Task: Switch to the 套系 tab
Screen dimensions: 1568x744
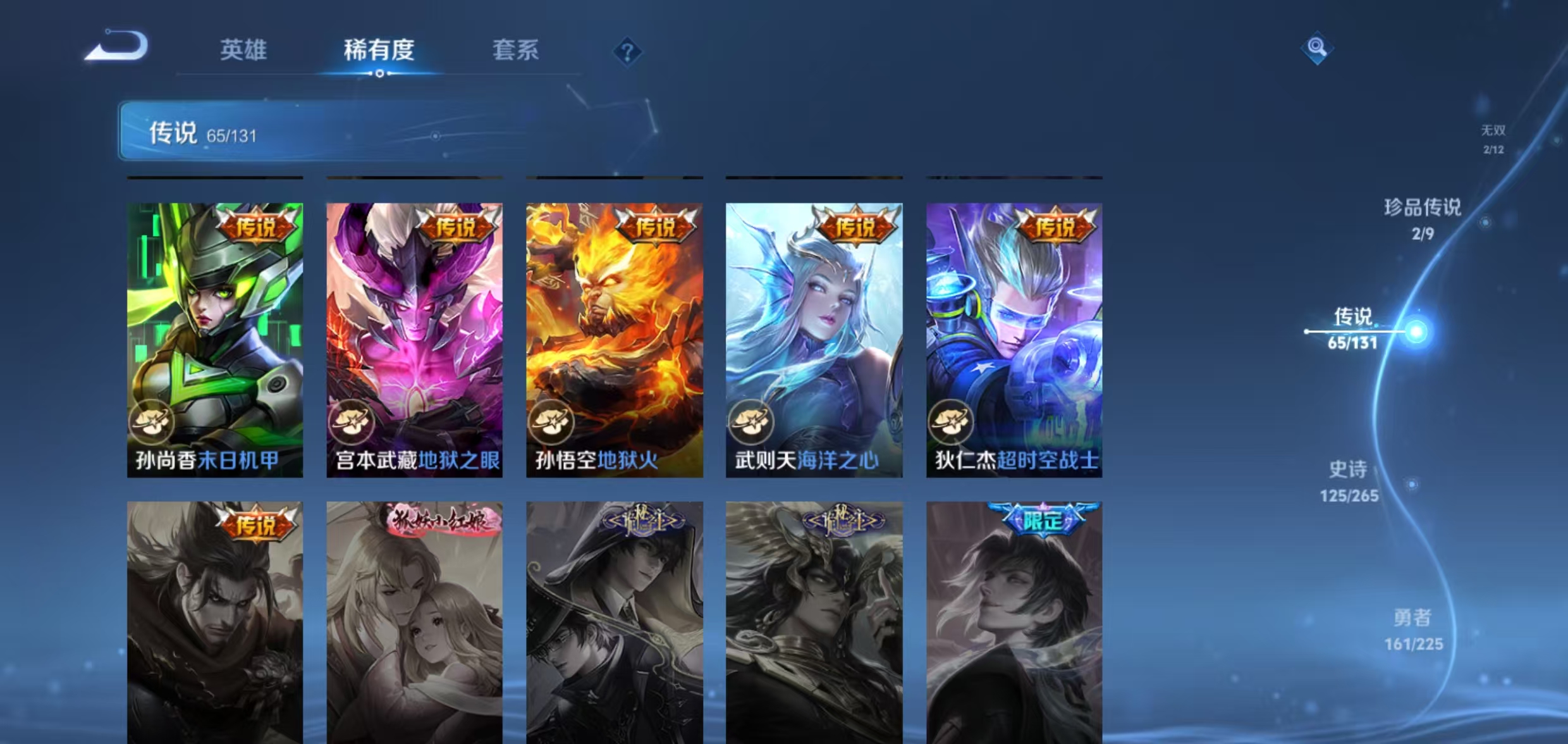Action: 516,50
